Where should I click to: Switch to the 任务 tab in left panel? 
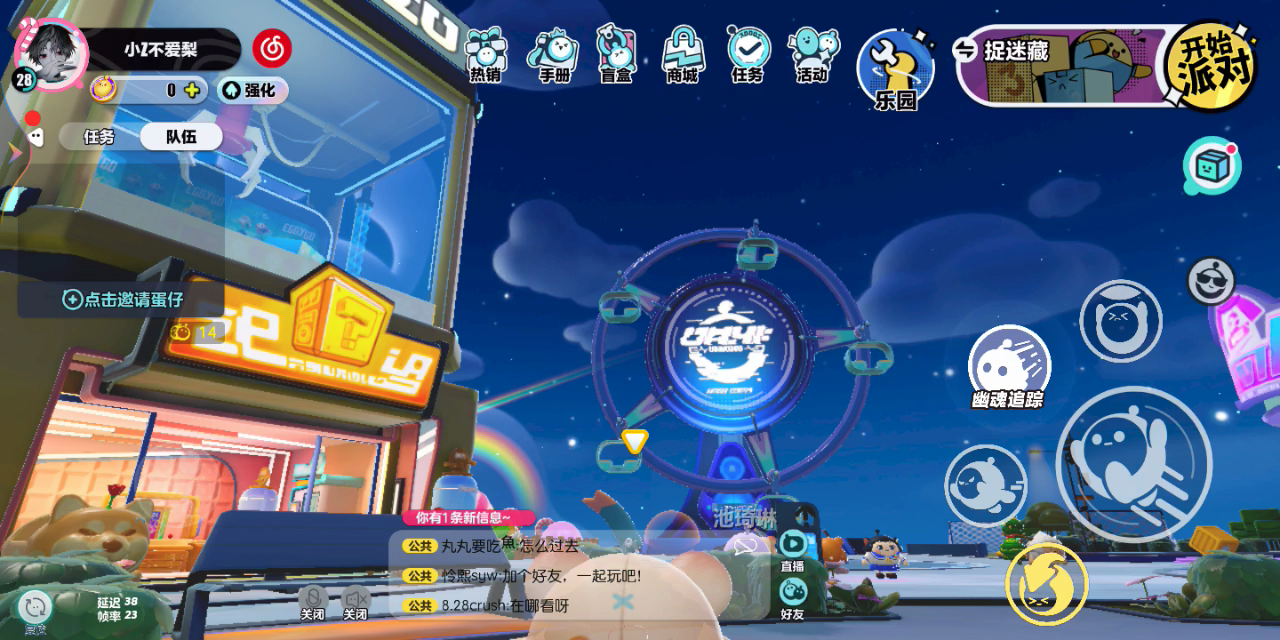tap(99, 137)
